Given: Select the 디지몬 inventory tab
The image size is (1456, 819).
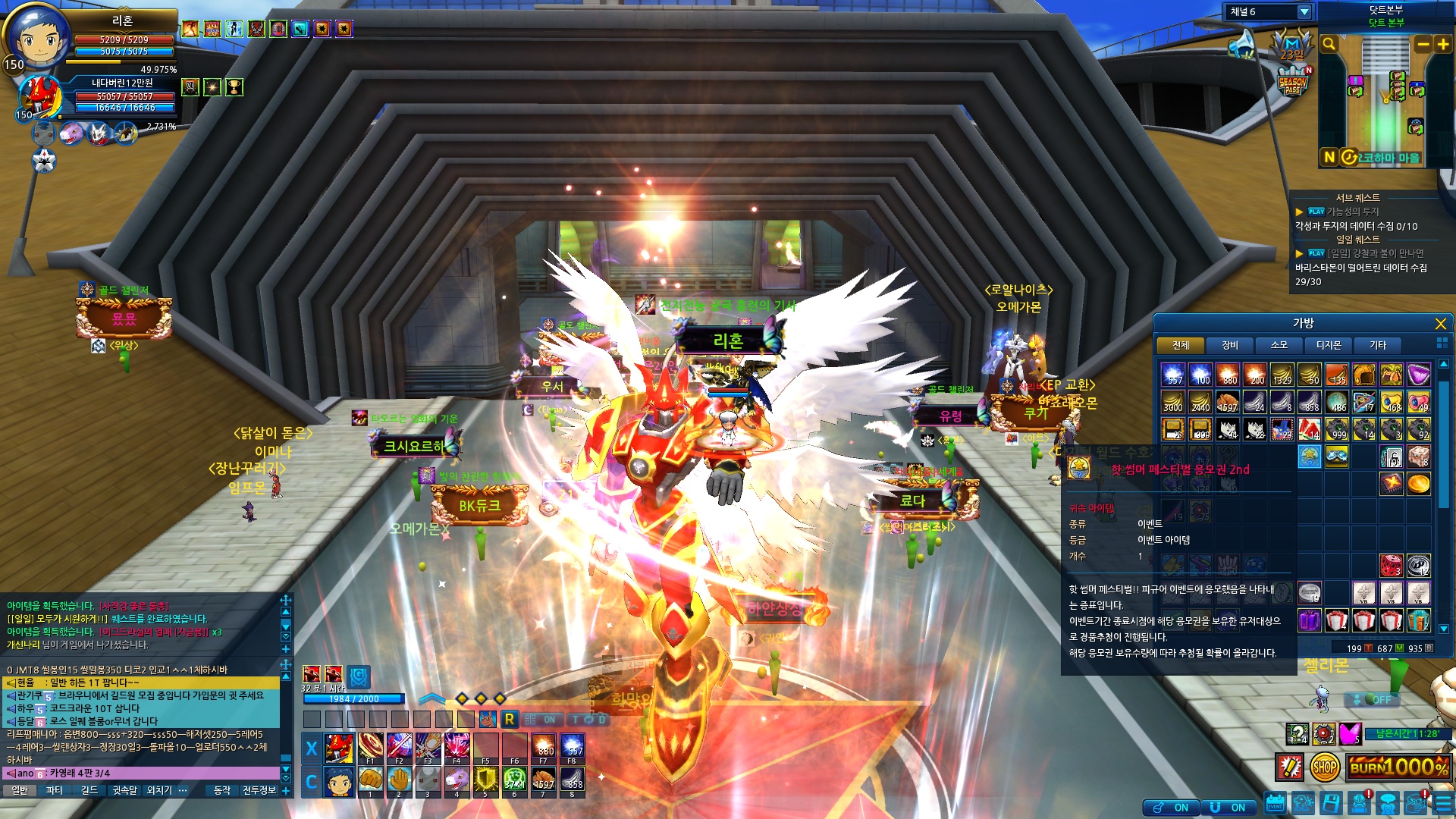Looking at the screenshot, I should point(1328,346).
